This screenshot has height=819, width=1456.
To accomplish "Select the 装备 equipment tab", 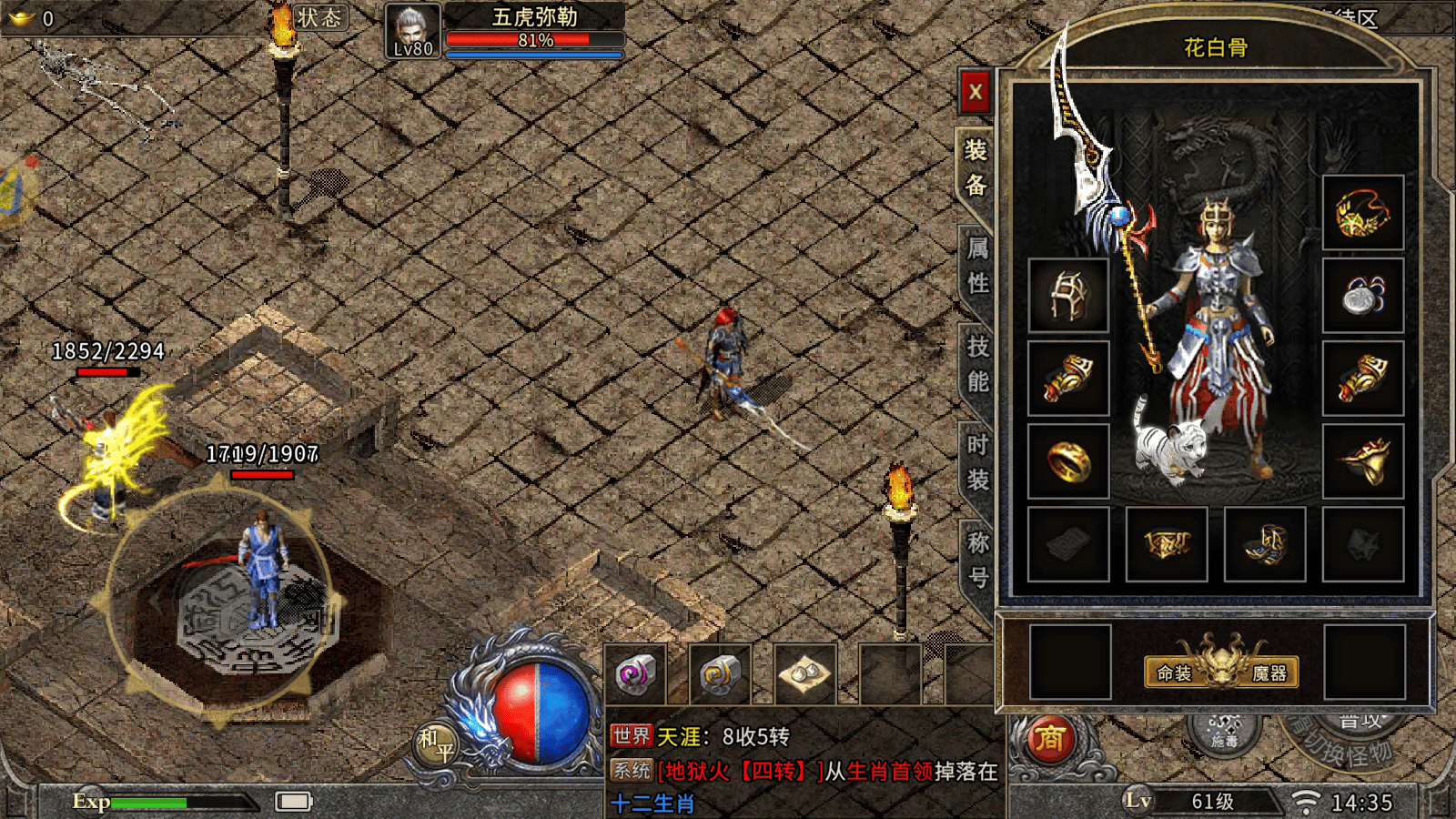I will click(x=976, y=167).
